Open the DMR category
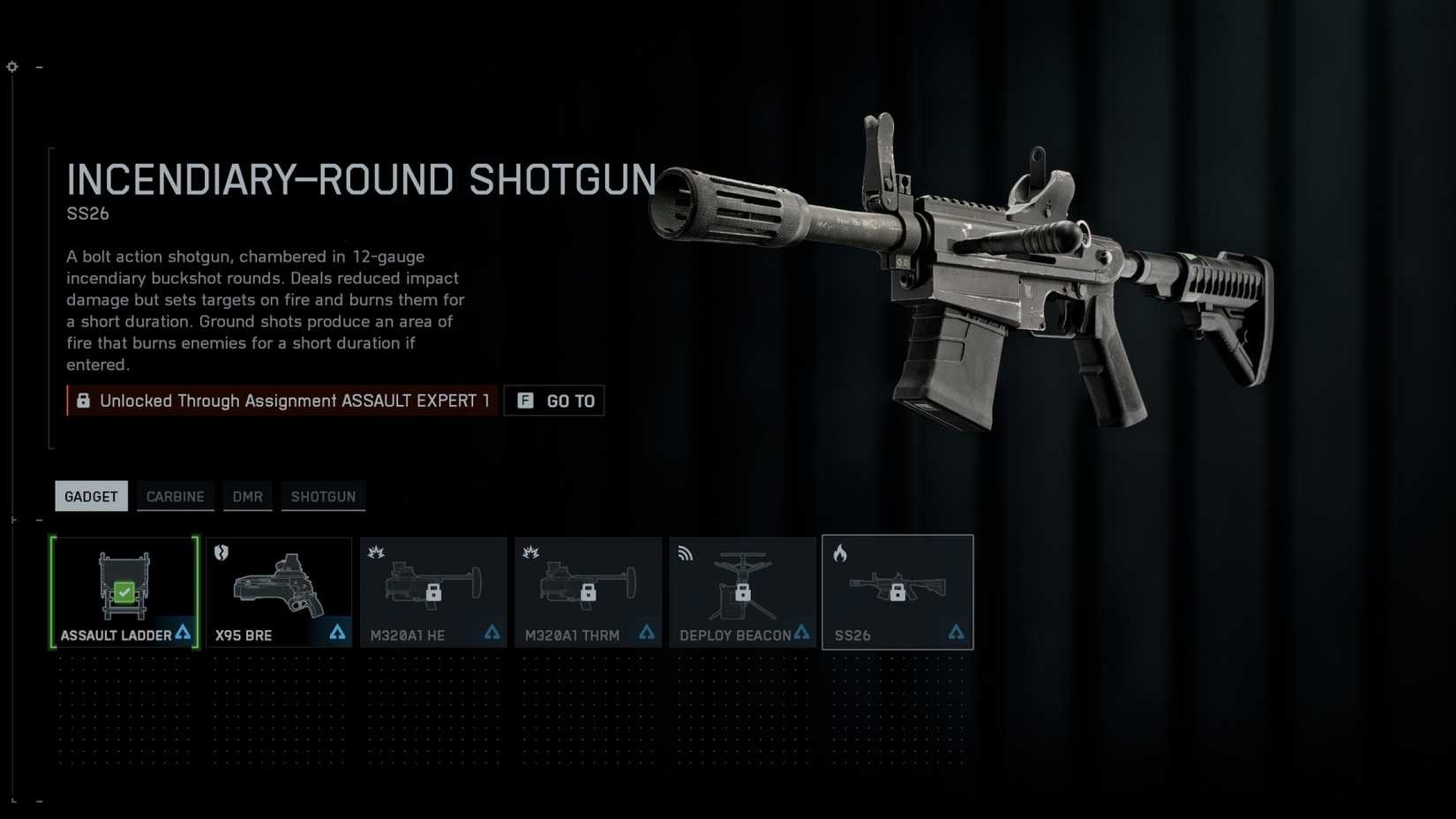 [x=247, y=496]
